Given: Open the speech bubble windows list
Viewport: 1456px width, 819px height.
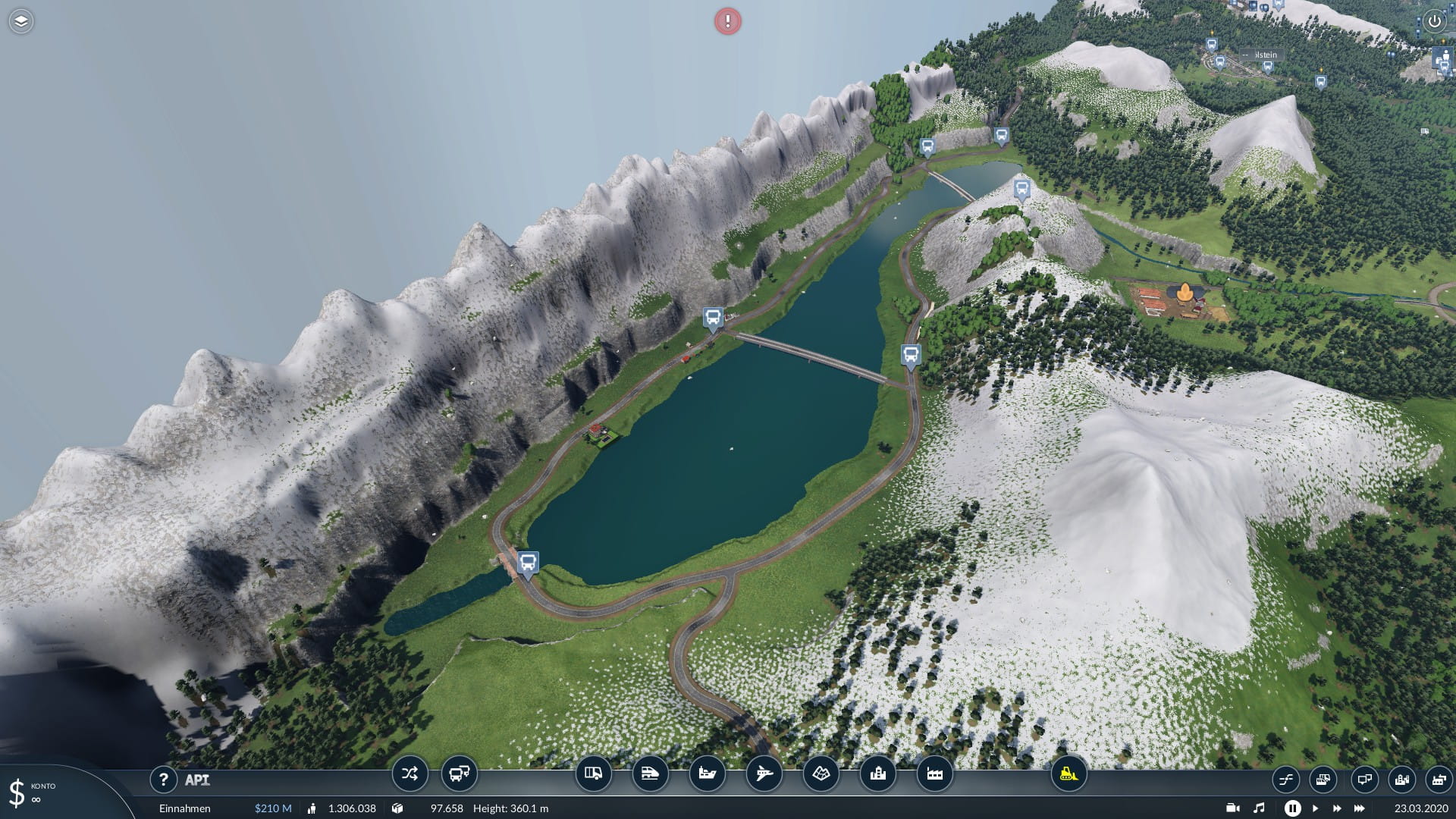Looking at the screenshot, I should [x=1363, y=780].
